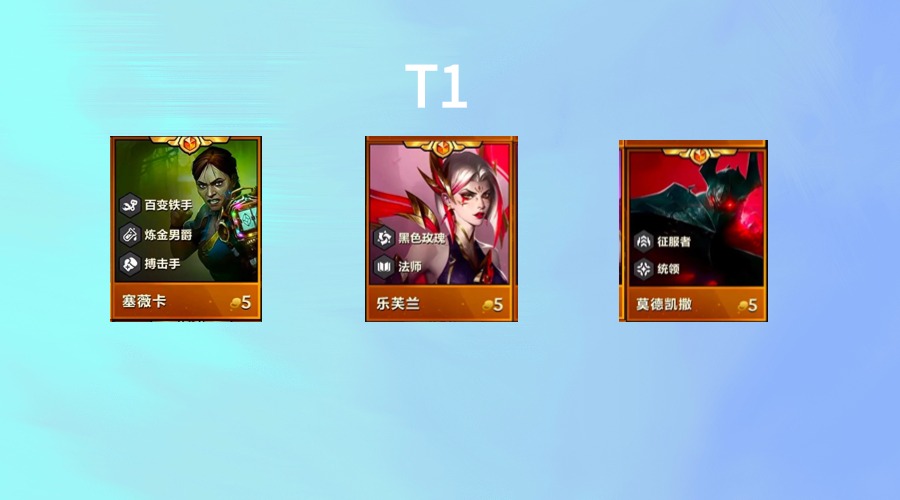Select the 塞薇卡 champion card

click(186, 229)
